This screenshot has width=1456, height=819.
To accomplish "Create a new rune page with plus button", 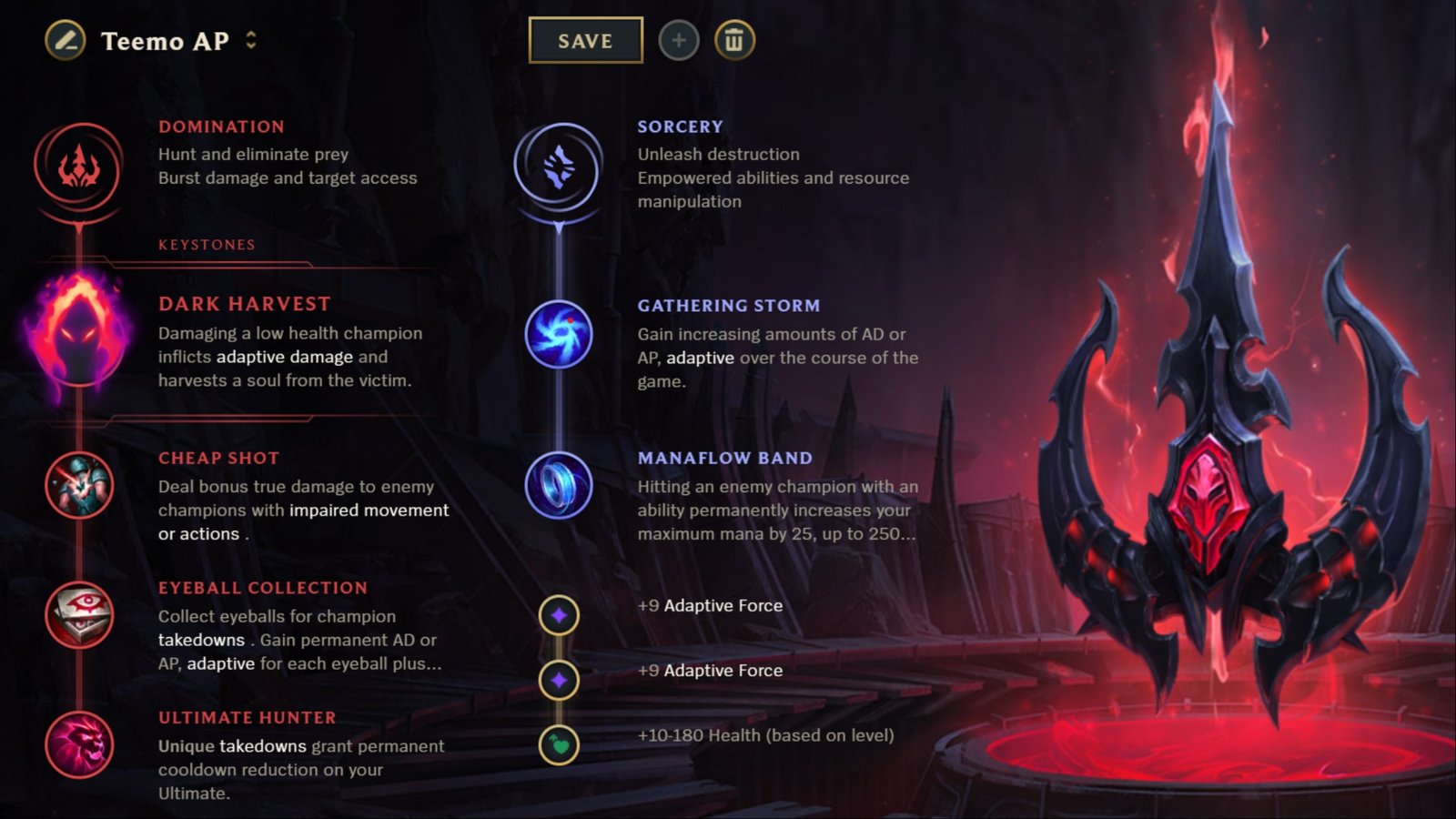I will 680,40.
